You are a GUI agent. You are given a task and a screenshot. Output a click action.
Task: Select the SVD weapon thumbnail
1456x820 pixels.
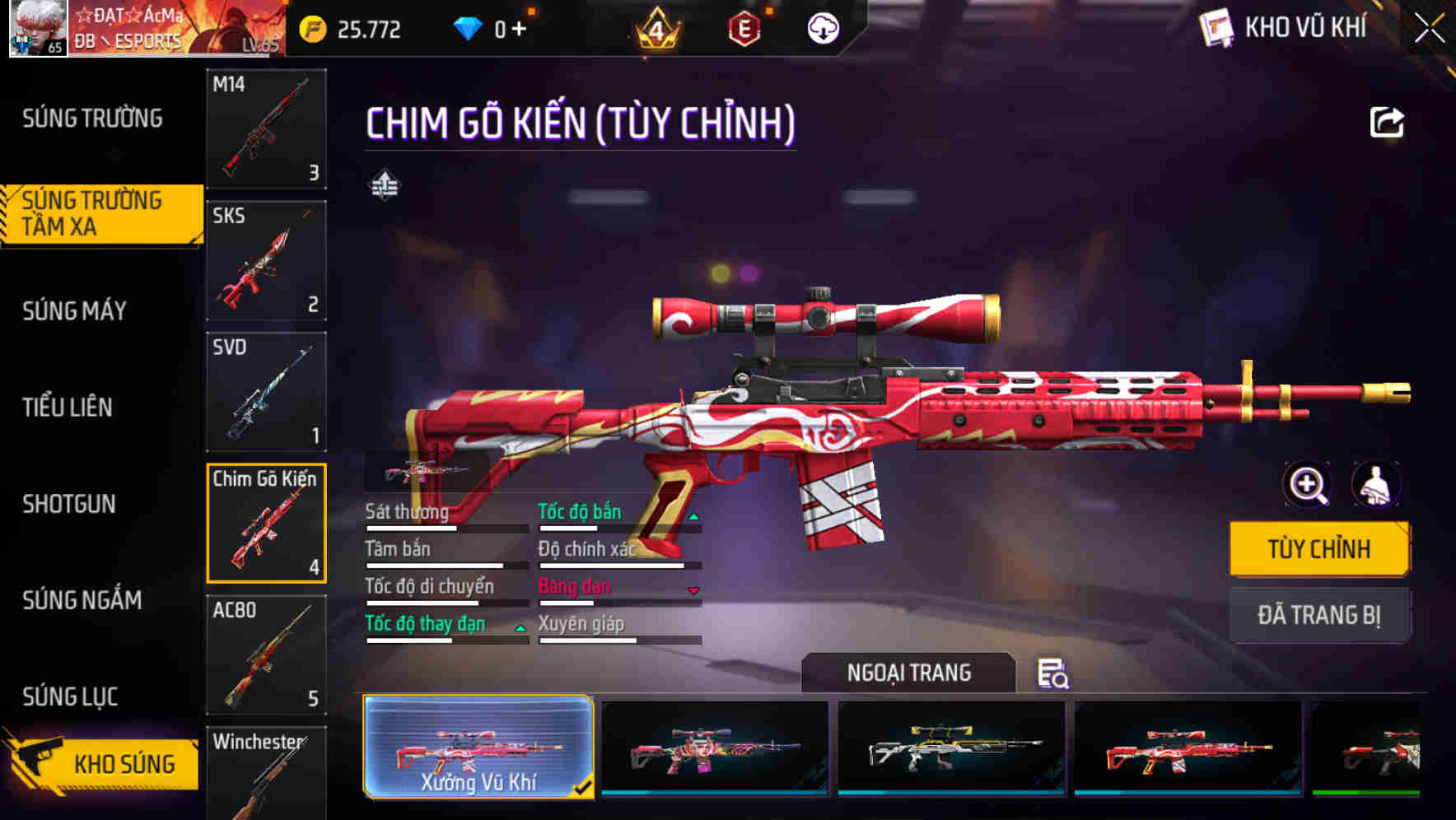[x=265, y=392]
